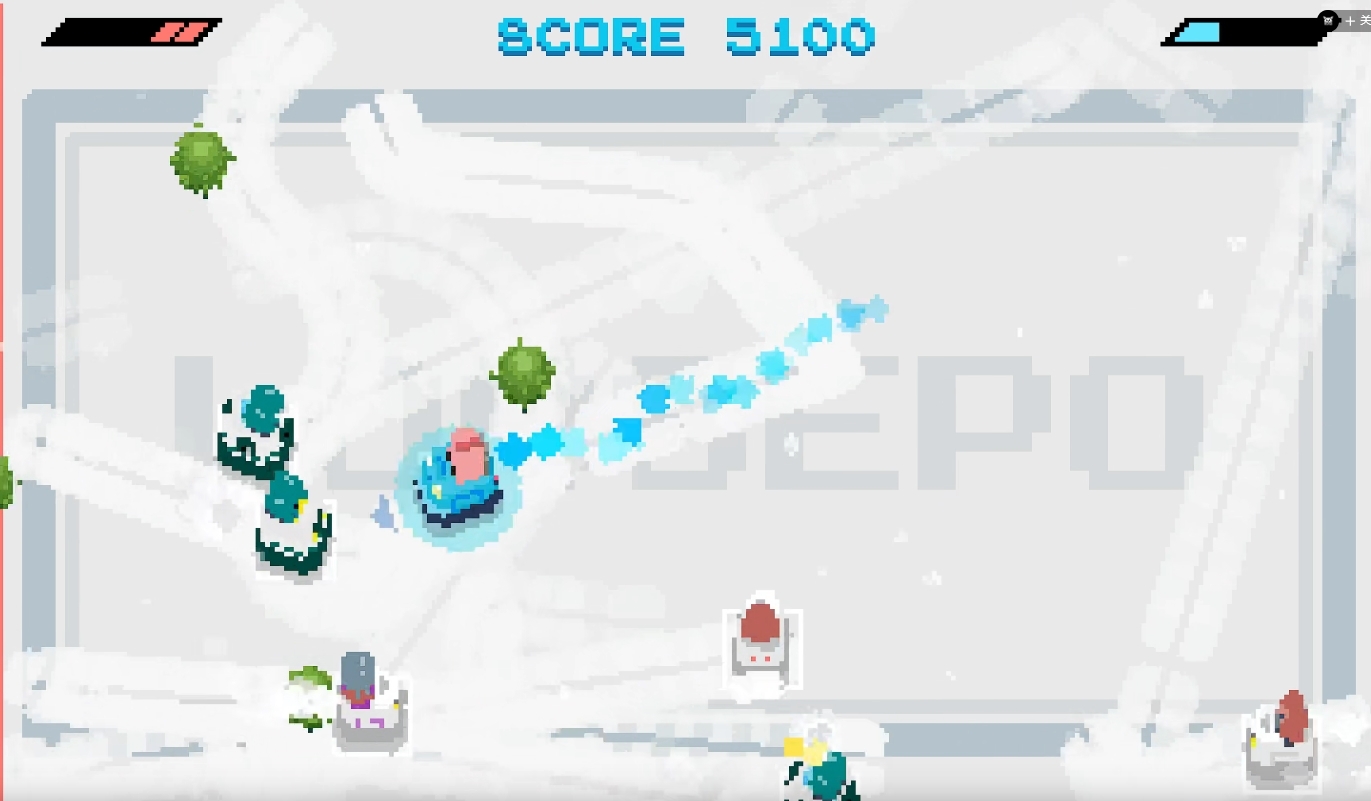The width and height of the screenshot is (1371, 801).
Task: Click the red strip on the left screen edge
Action: [x=4, y=400]
